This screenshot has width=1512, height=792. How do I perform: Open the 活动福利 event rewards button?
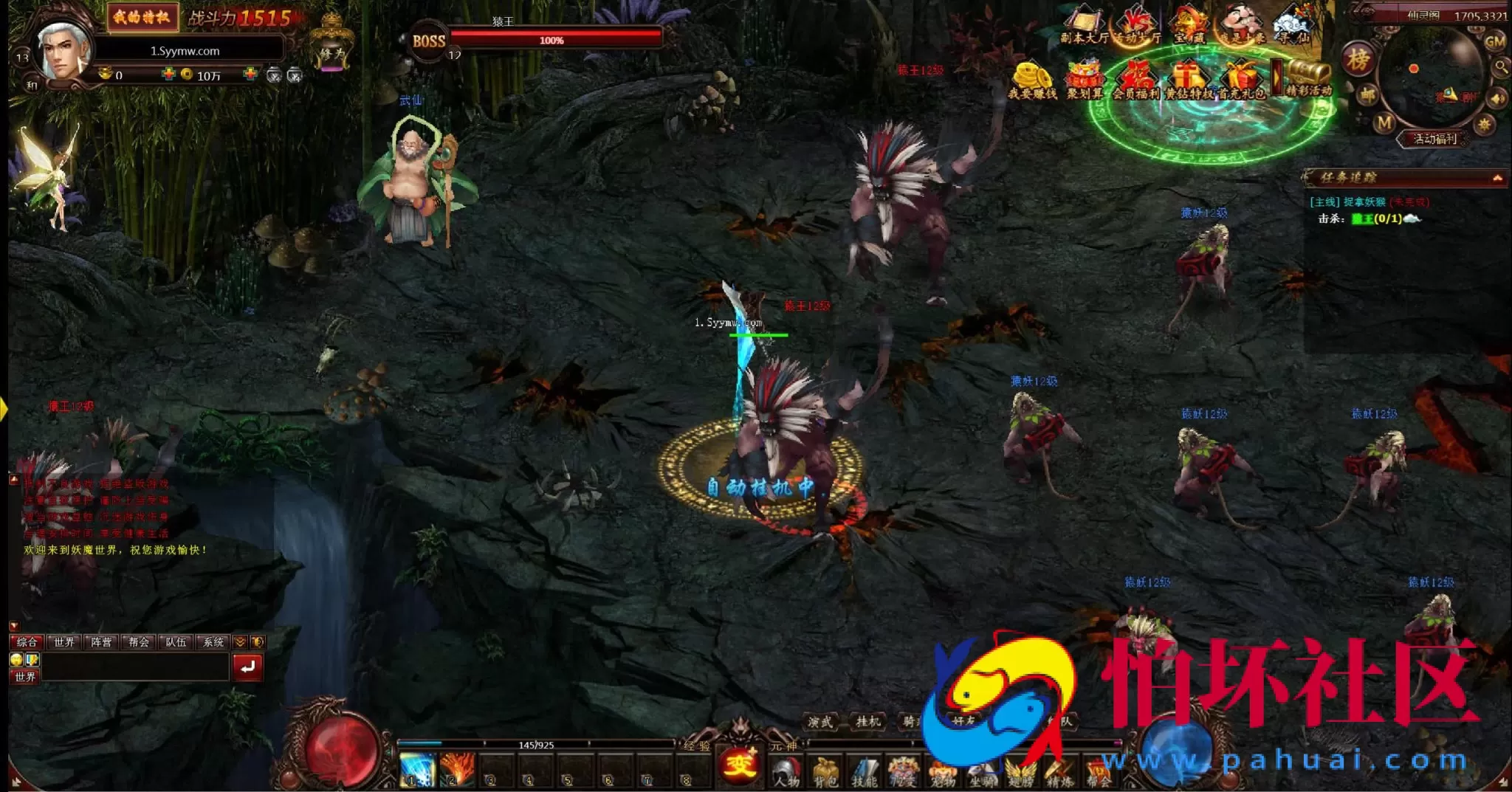(1434, 139)
